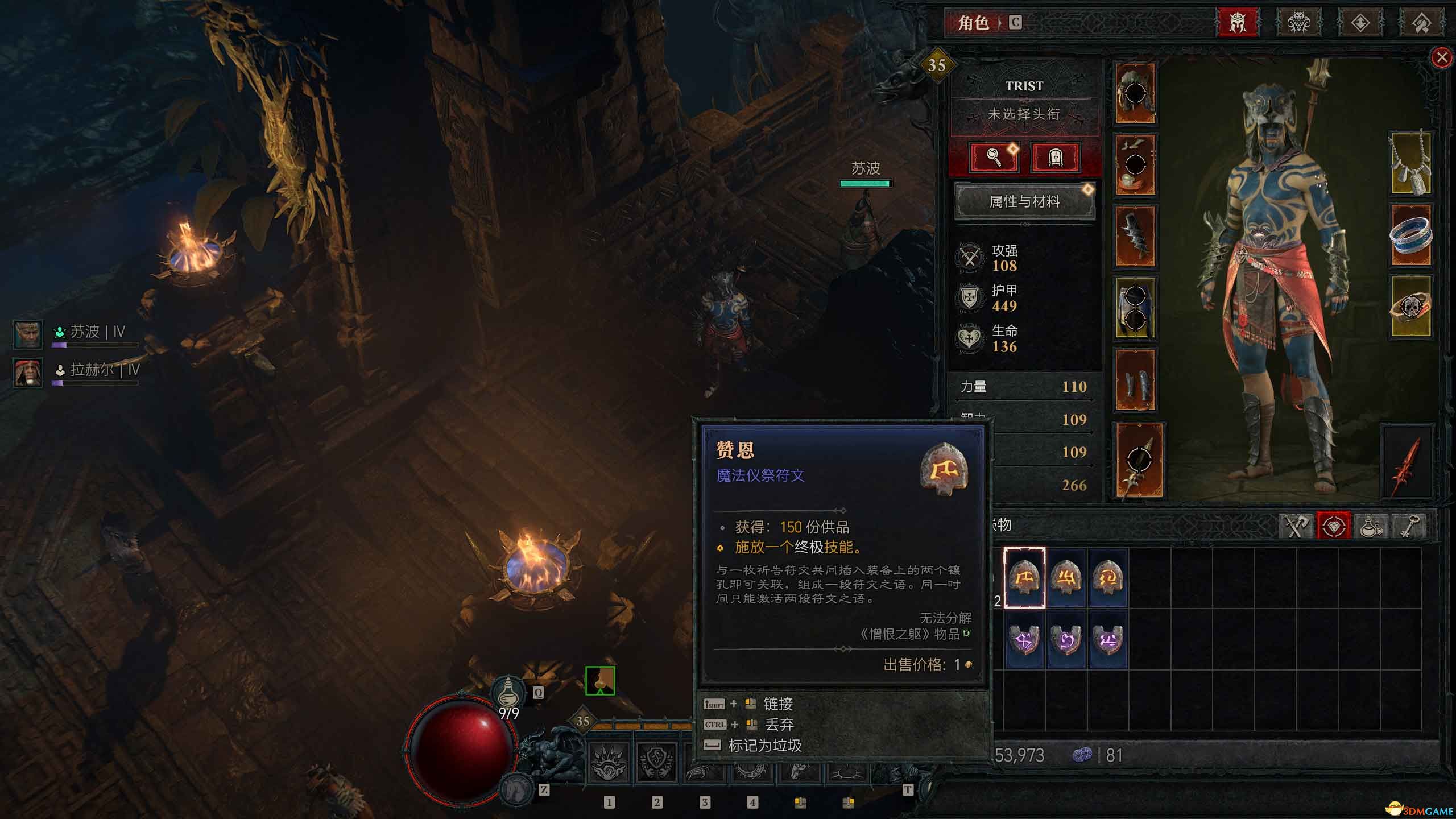Image resolution: width=1456 pixels, height=819 pixels.
Task: Open the wardrobe door icon beside the magnifier
Action: pos(1056,158)
